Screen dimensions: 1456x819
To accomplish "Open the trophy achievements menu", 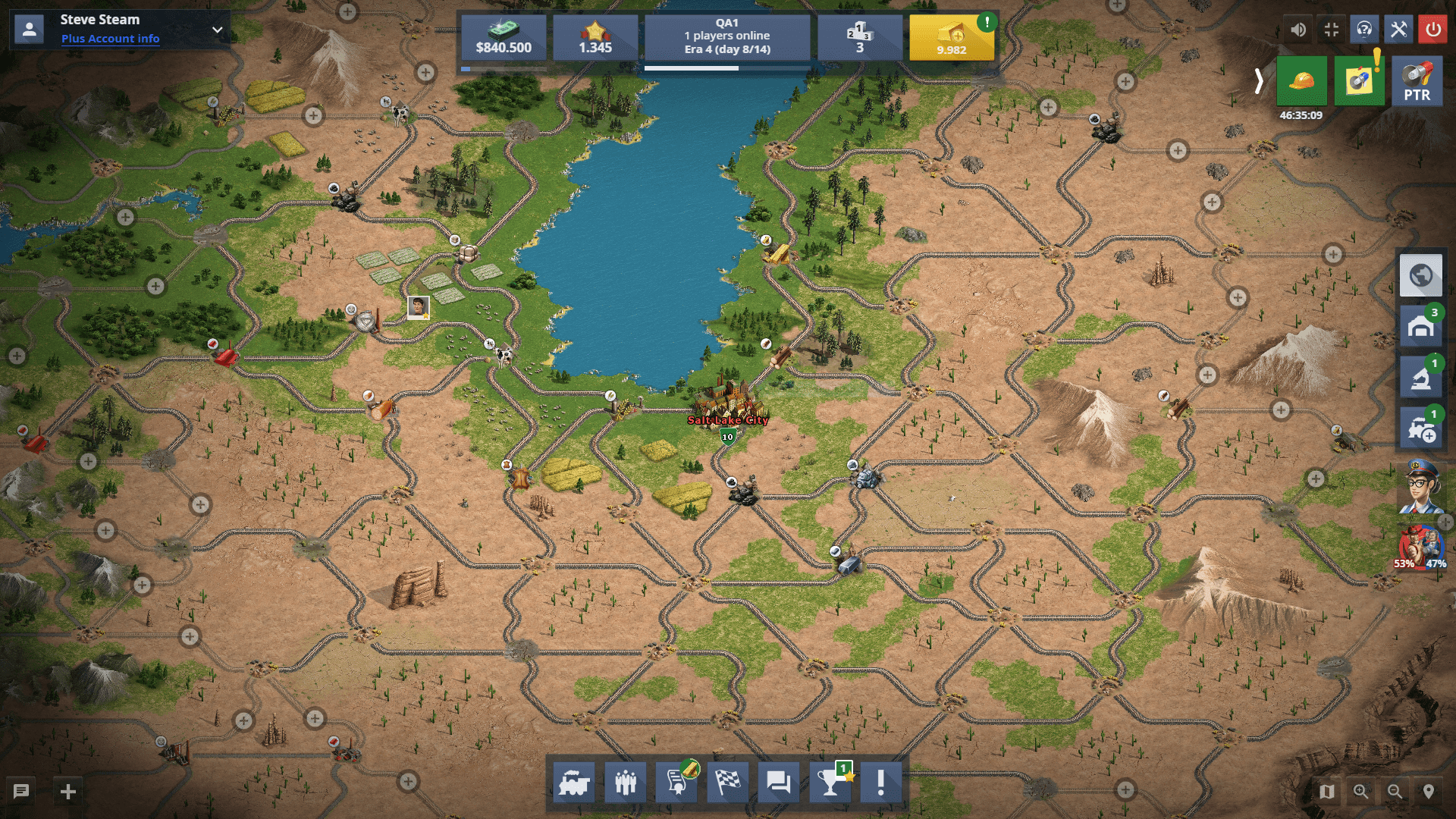I will coord(830,782).
